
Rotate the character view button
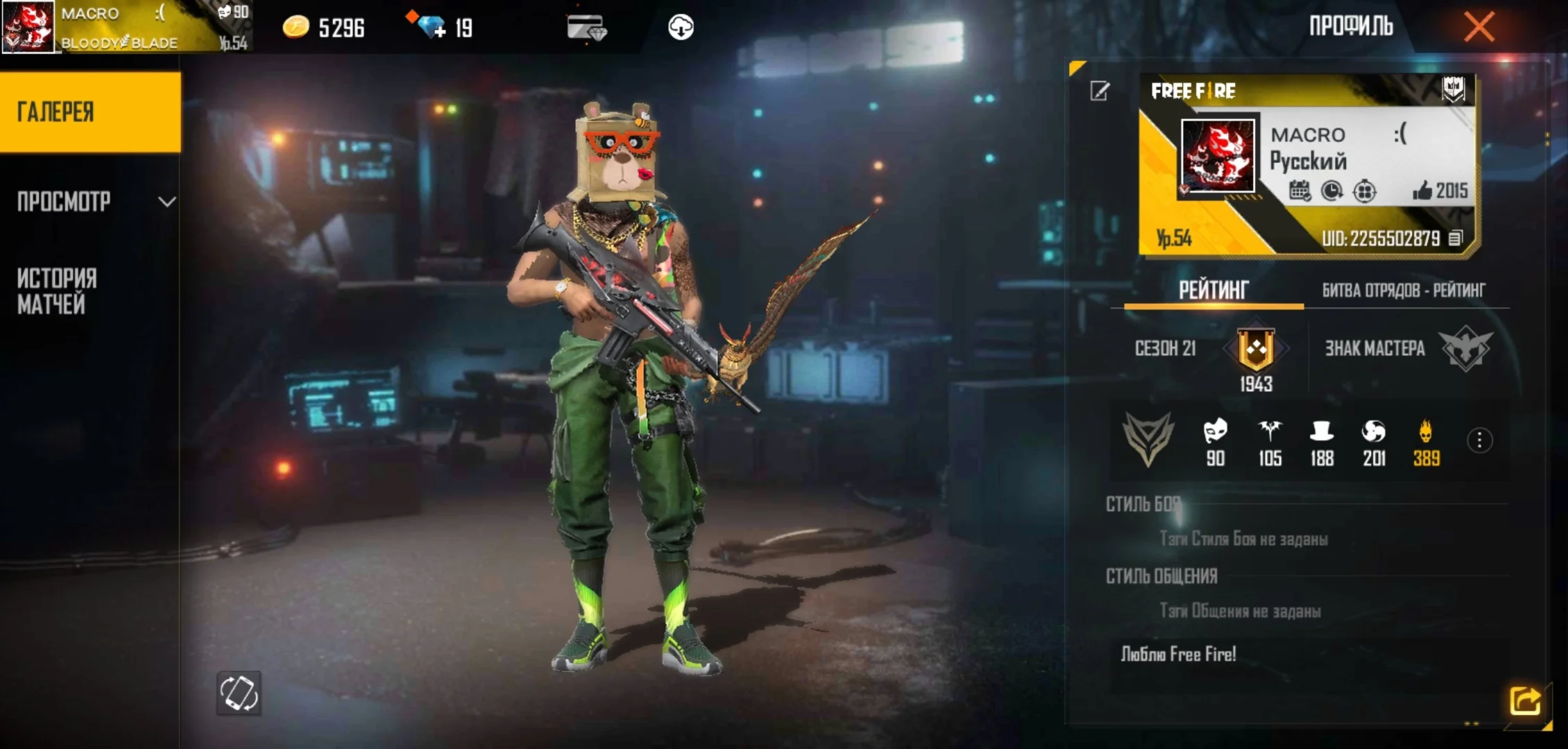click(x=239, y=693)
